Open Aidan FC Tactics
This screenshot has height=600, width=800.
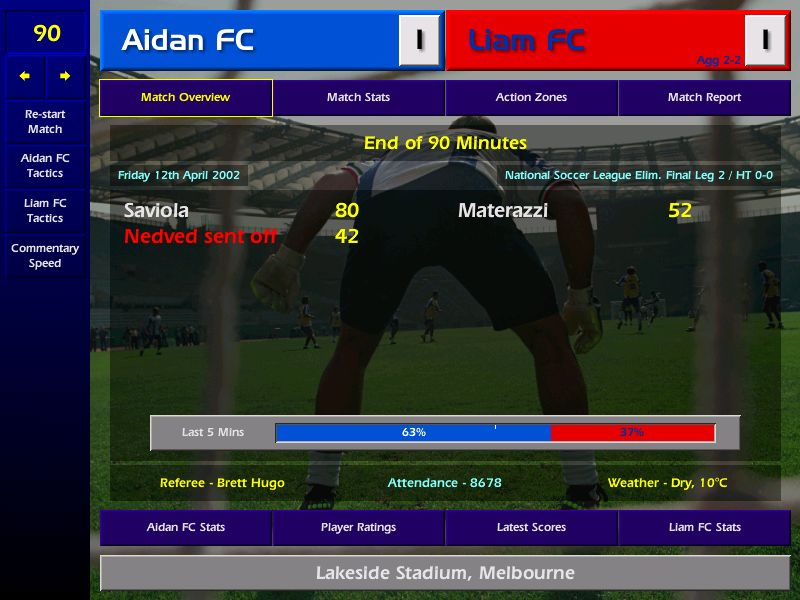45,166
